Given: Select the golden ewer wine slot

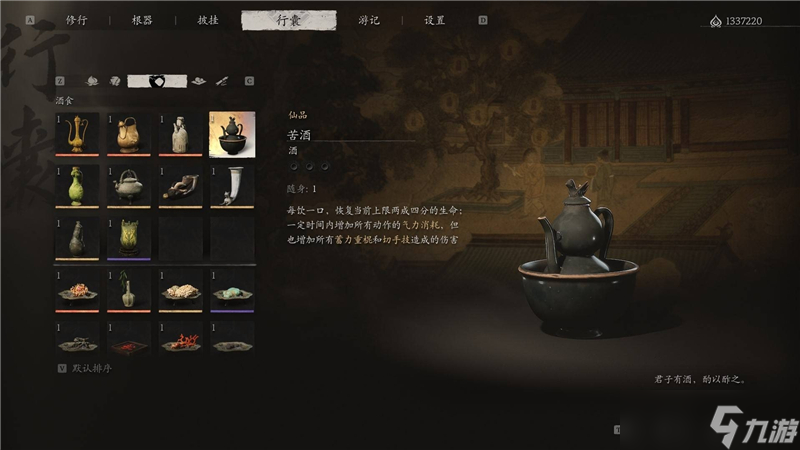Looking at the screenshot, I should 77,133.
